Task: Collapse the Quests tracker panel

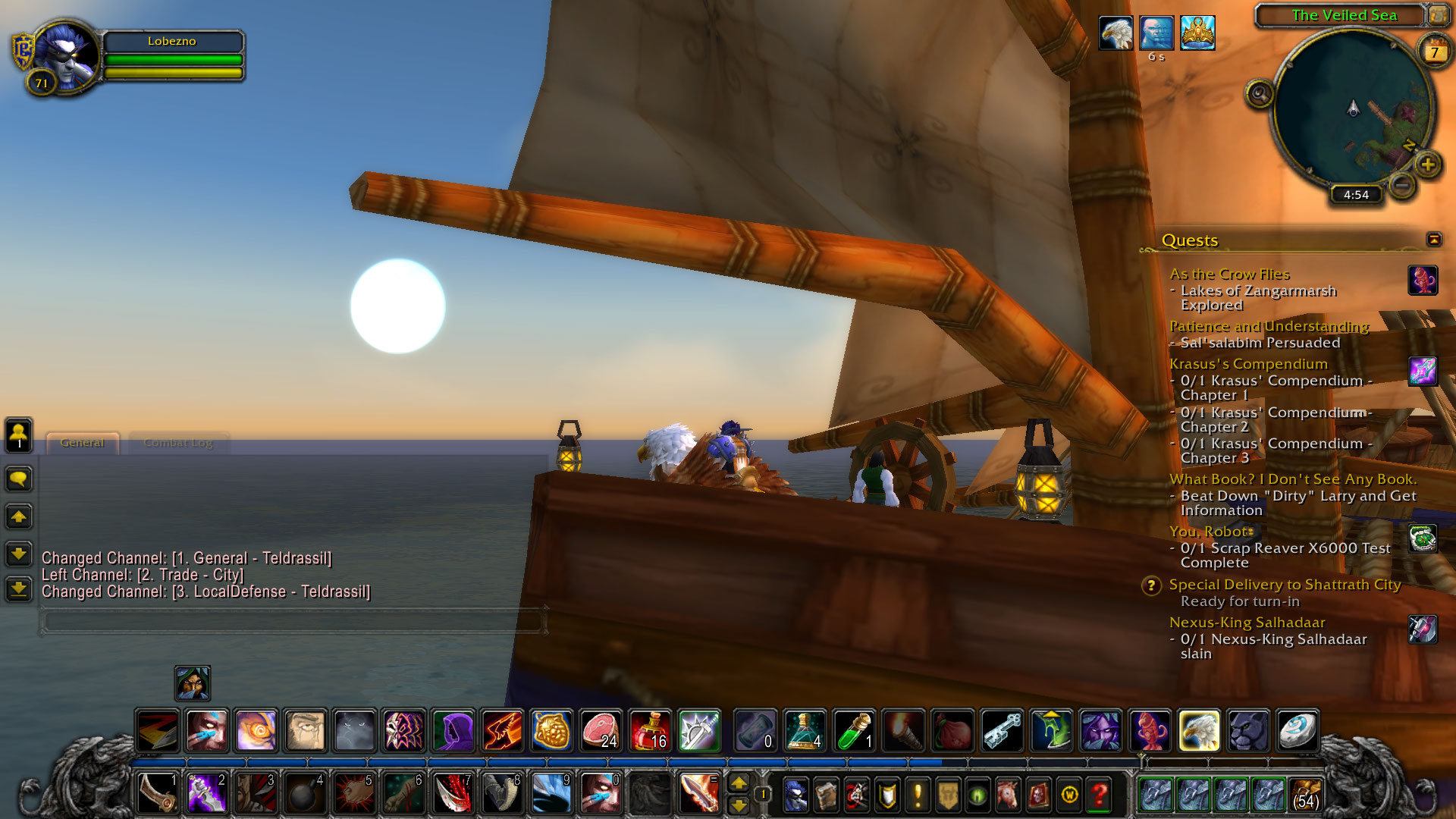Action: coord(1433,240)
